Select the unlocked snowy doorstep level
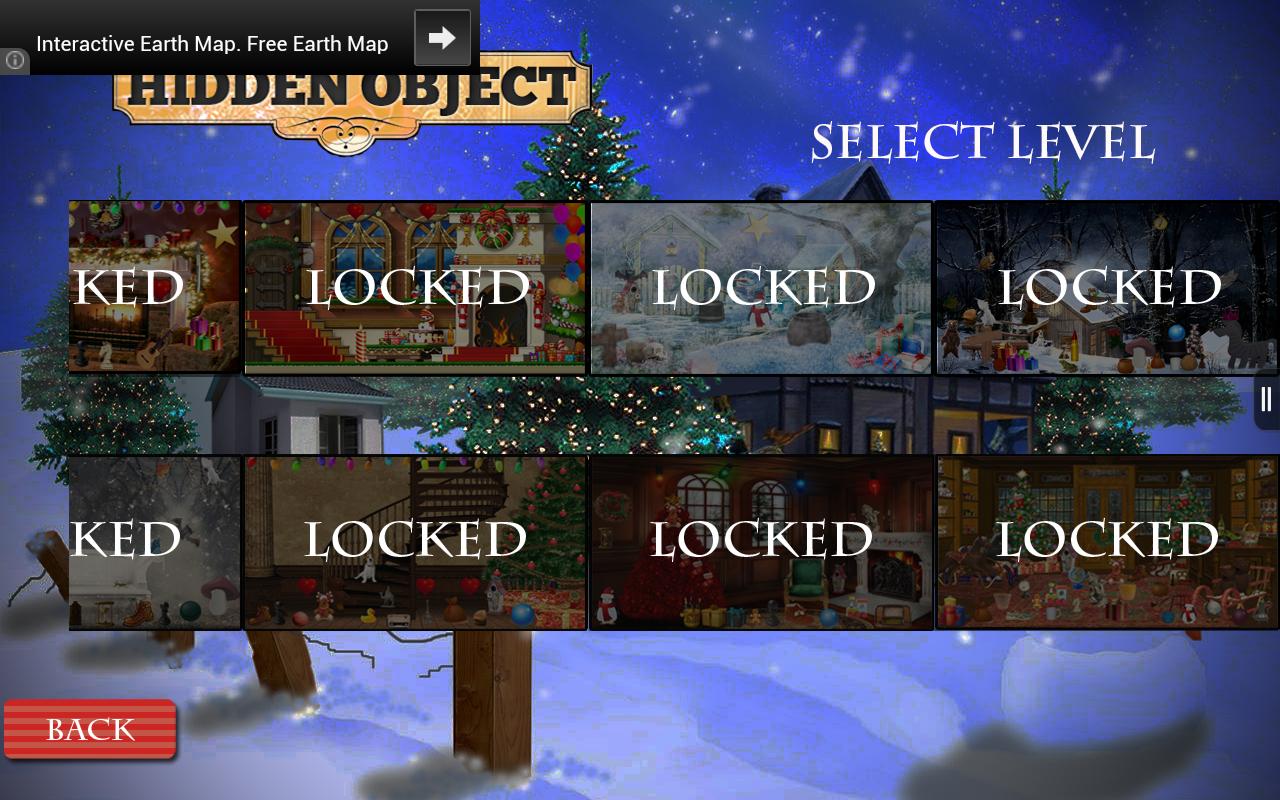The width and height of the screenshot is (1280, 800). coord(154,543)
